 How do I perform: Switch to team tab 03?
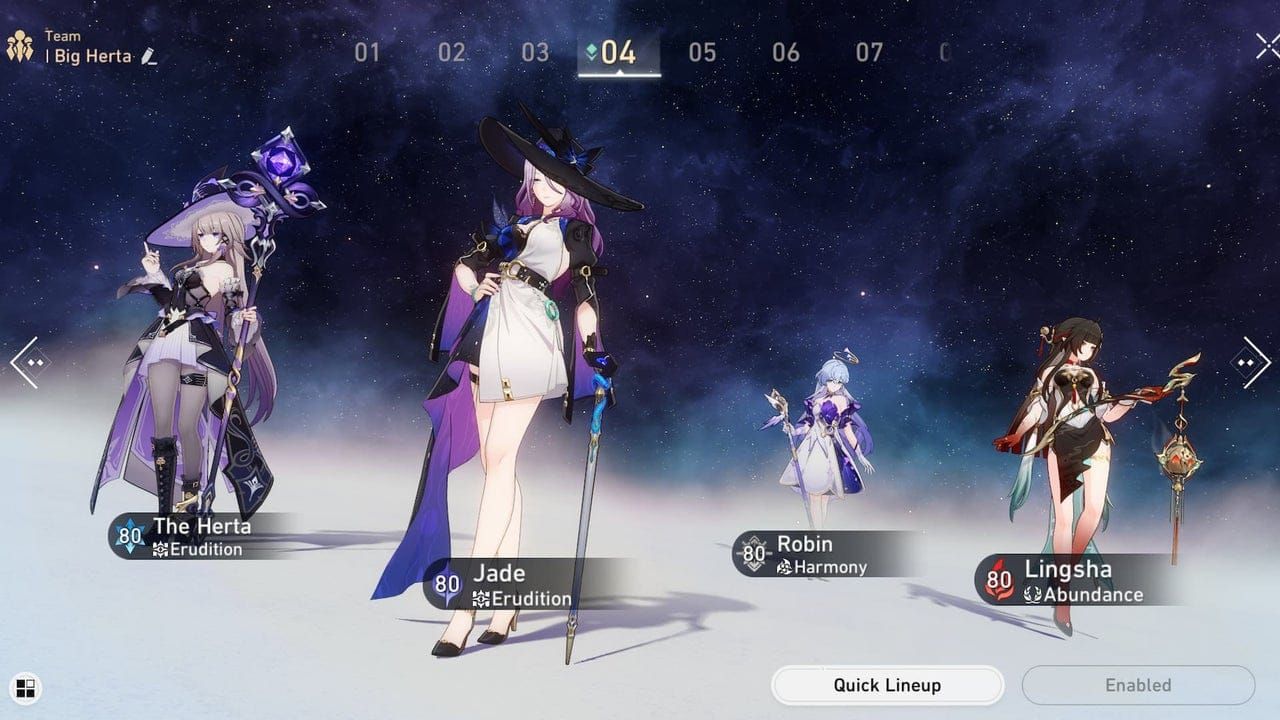pyautogui.click(x=535, y=52)
